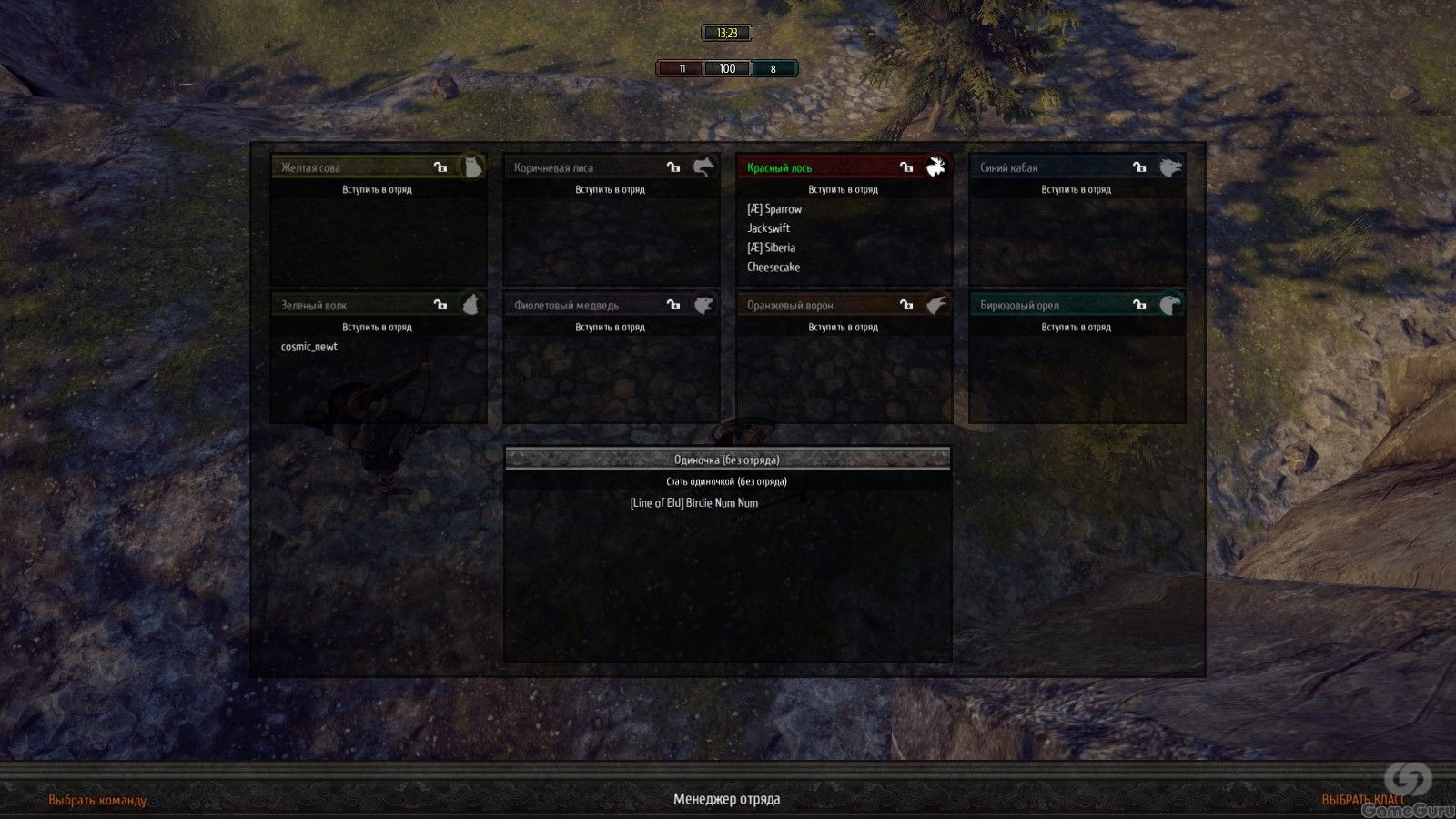Join the Желтая сова squad
The image size is (1456, 819).
click(377, 189)
